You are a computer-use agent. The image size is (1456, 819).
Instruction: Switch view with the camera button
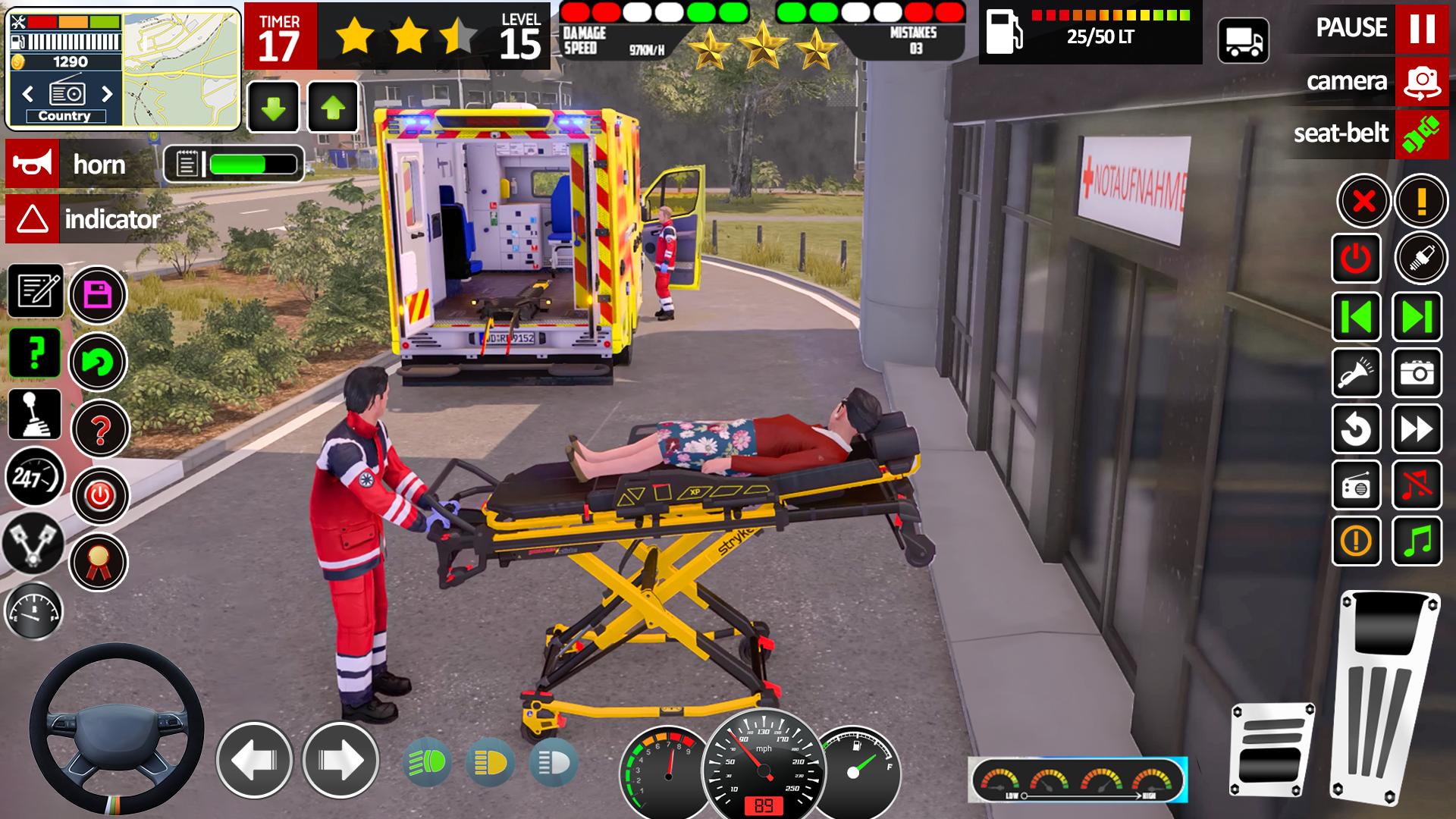[x=1421, y=81]
